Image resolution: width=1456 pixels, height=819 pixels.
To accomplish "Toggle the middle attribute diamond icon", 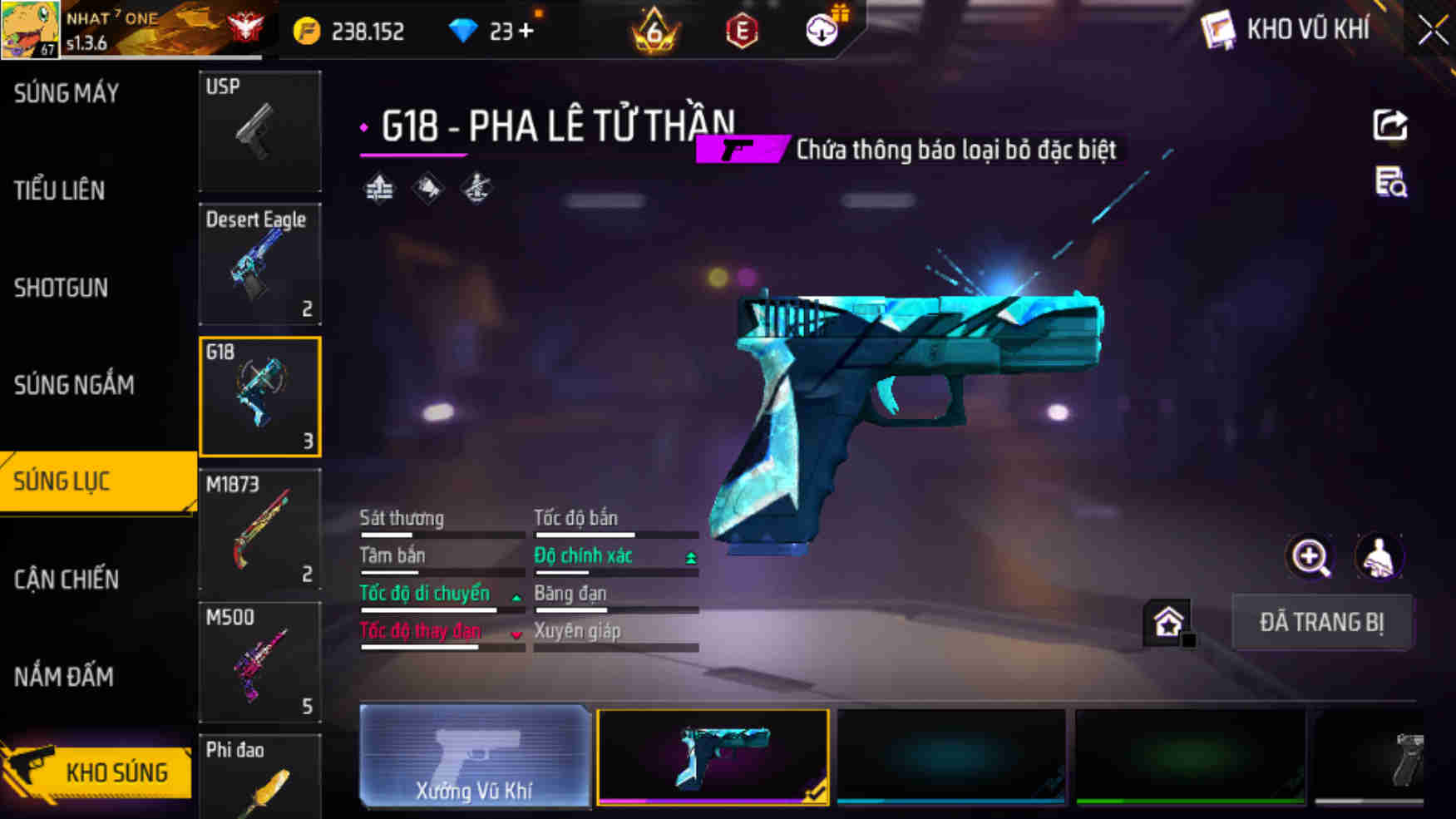I will 427,188.
